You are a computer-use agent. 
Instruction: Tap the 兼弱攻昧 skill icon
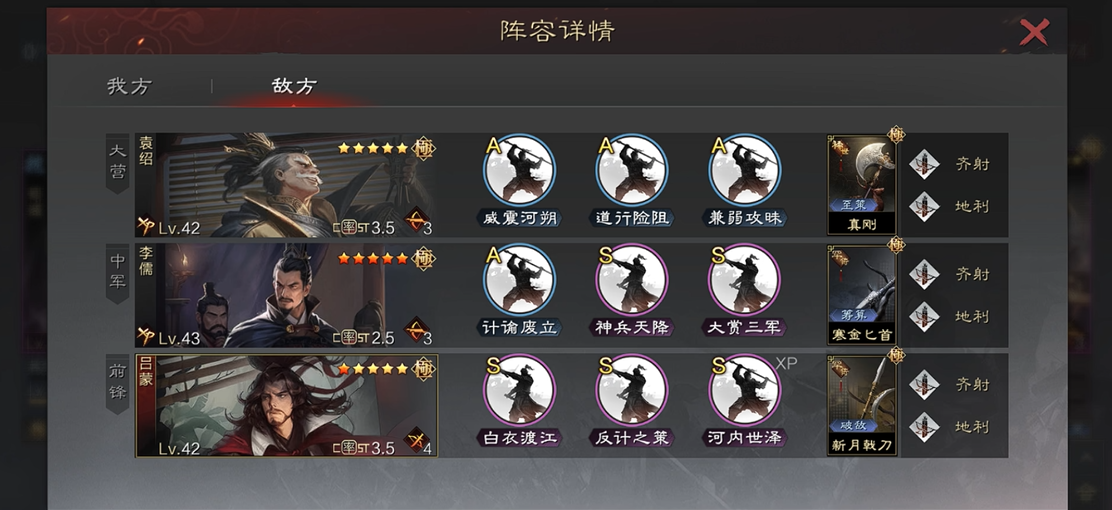[744, 170]
